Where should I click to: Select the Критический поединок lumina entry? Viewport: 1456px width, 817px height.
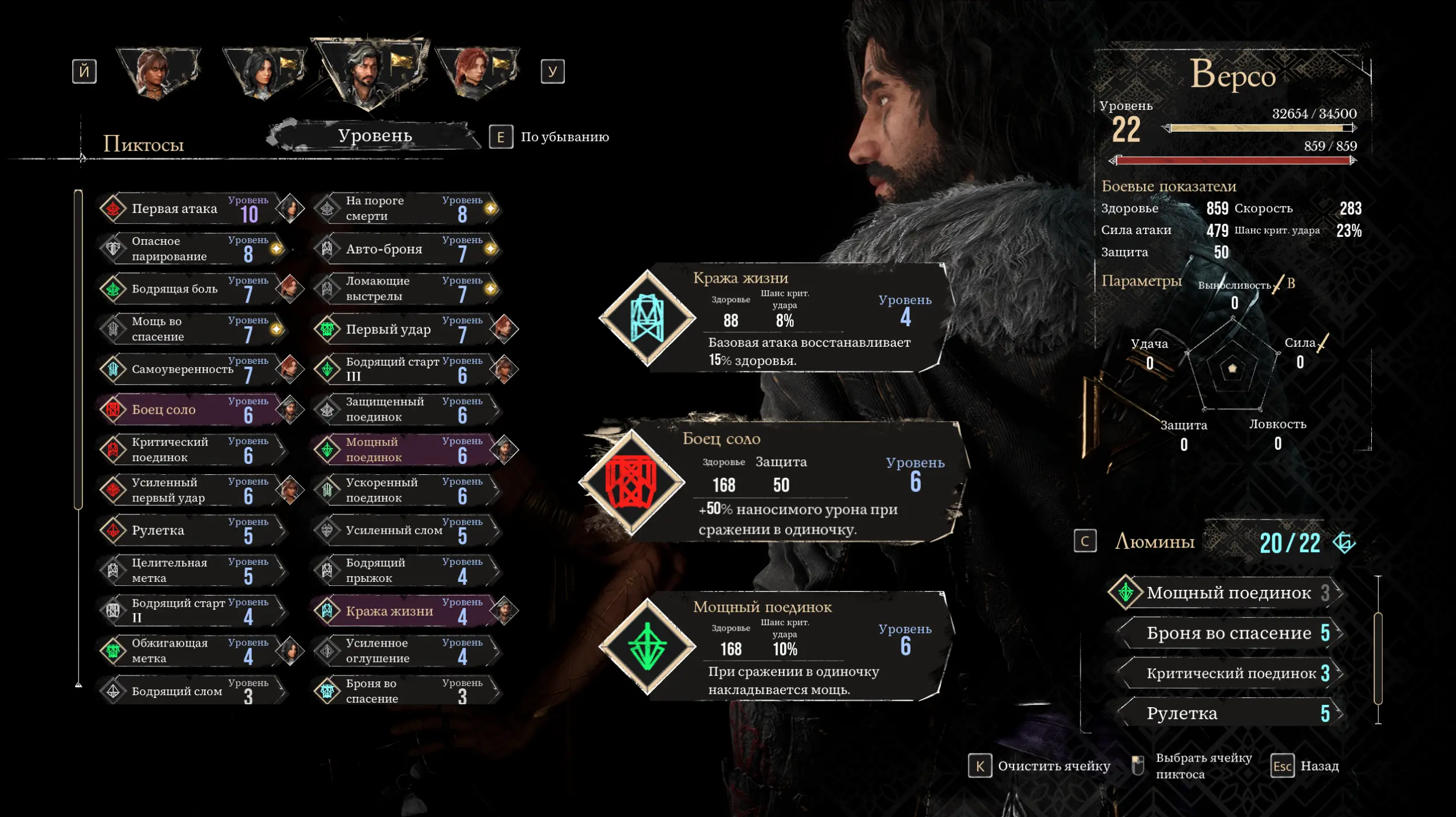coord(1231,673)
